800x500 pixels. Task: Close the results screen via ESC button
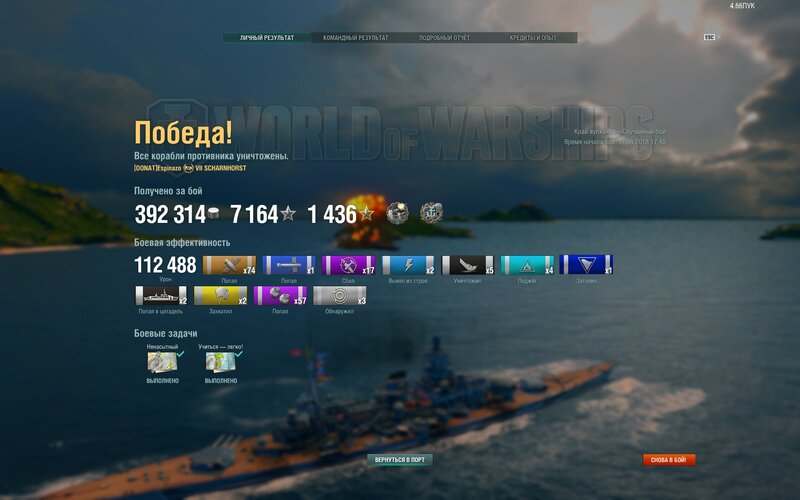(709, 37)
